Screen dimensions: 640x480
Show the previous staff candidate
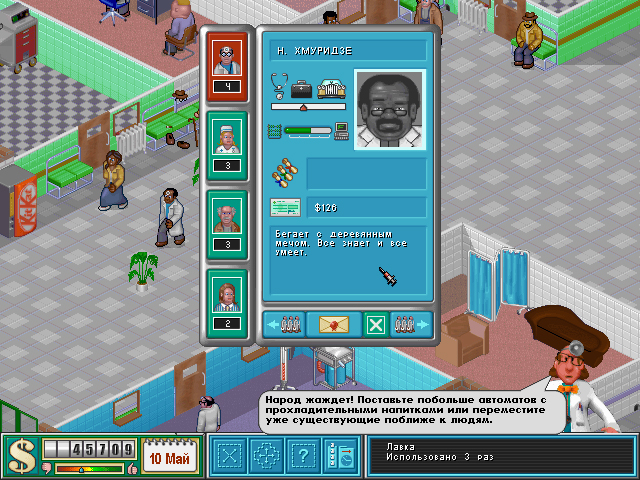(x=283, y=324)
